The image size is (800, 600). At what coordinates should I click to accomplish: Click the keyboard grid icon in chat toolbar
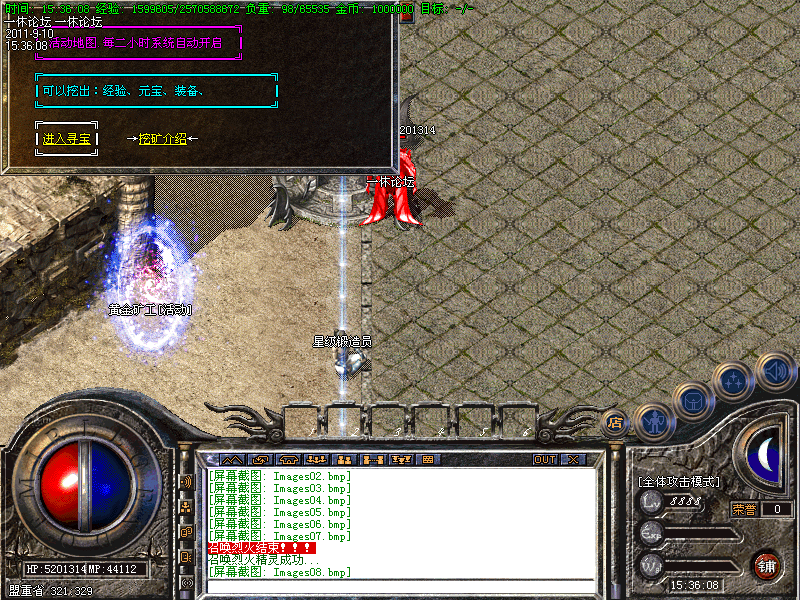point(428,459)
